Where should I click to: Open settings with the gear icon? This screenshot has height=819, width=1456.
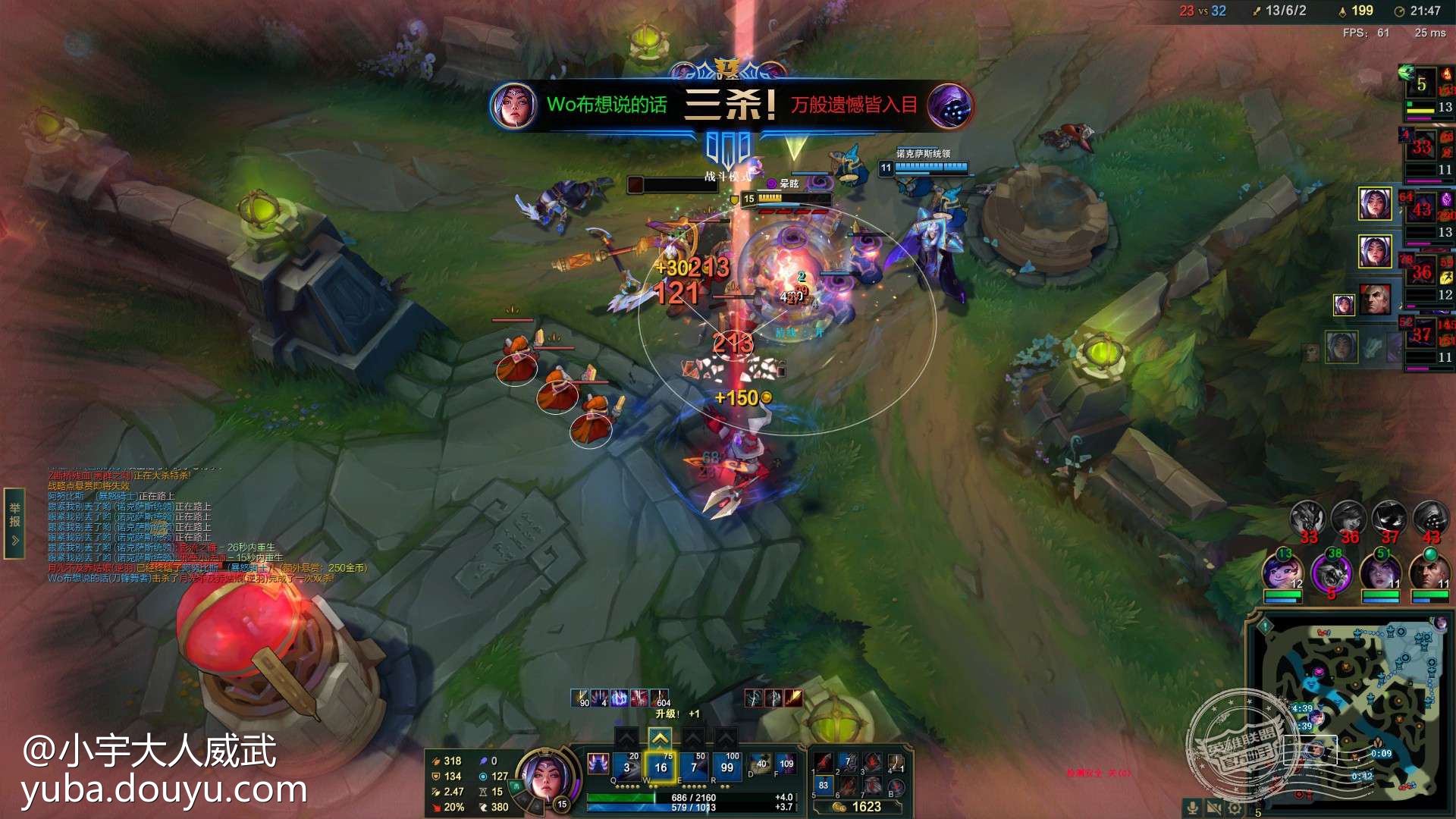pyautogui.click(x=1235, y=808)
